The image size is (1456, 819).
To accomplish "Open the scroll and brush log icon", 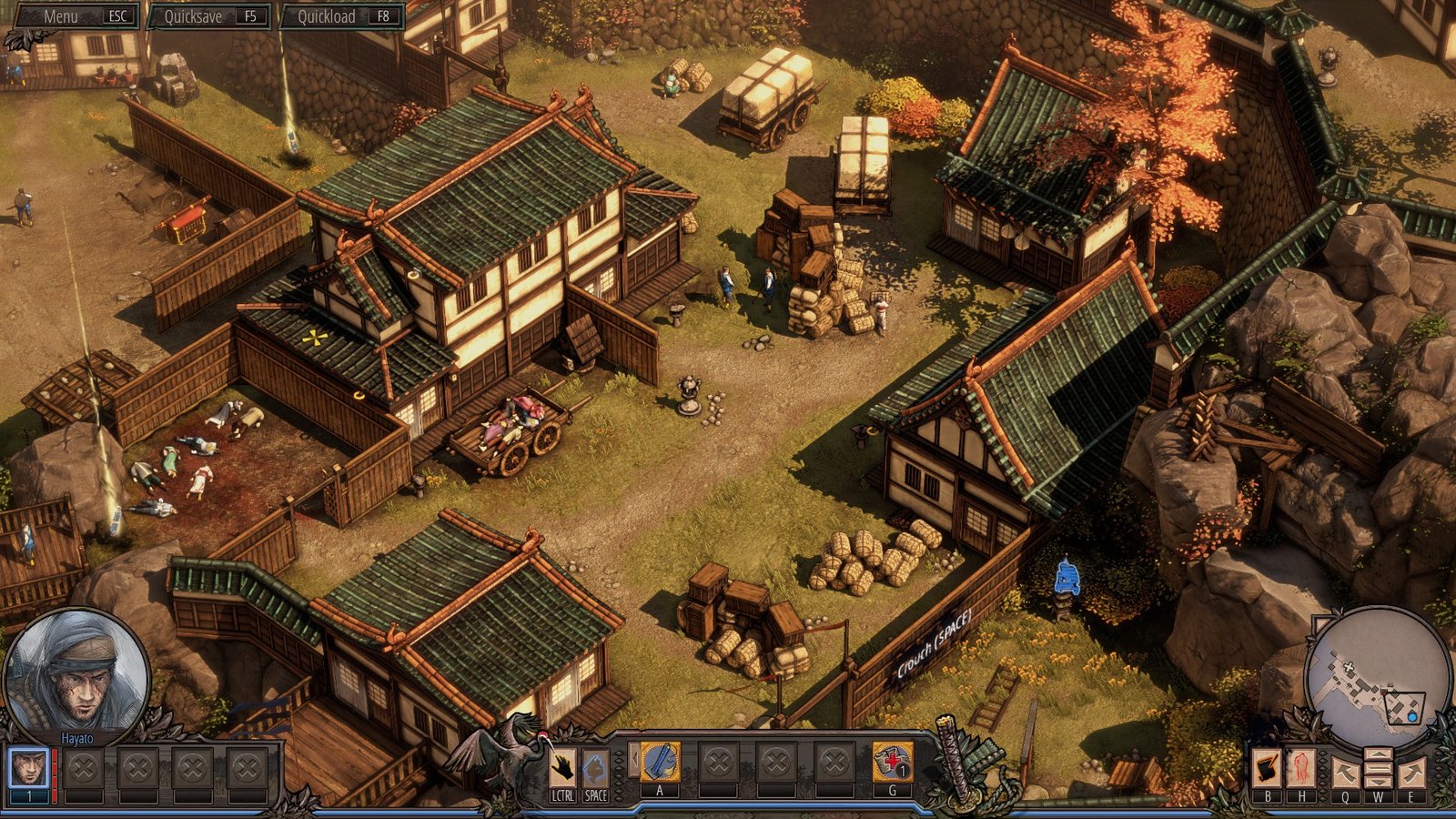I will 1267,769.
